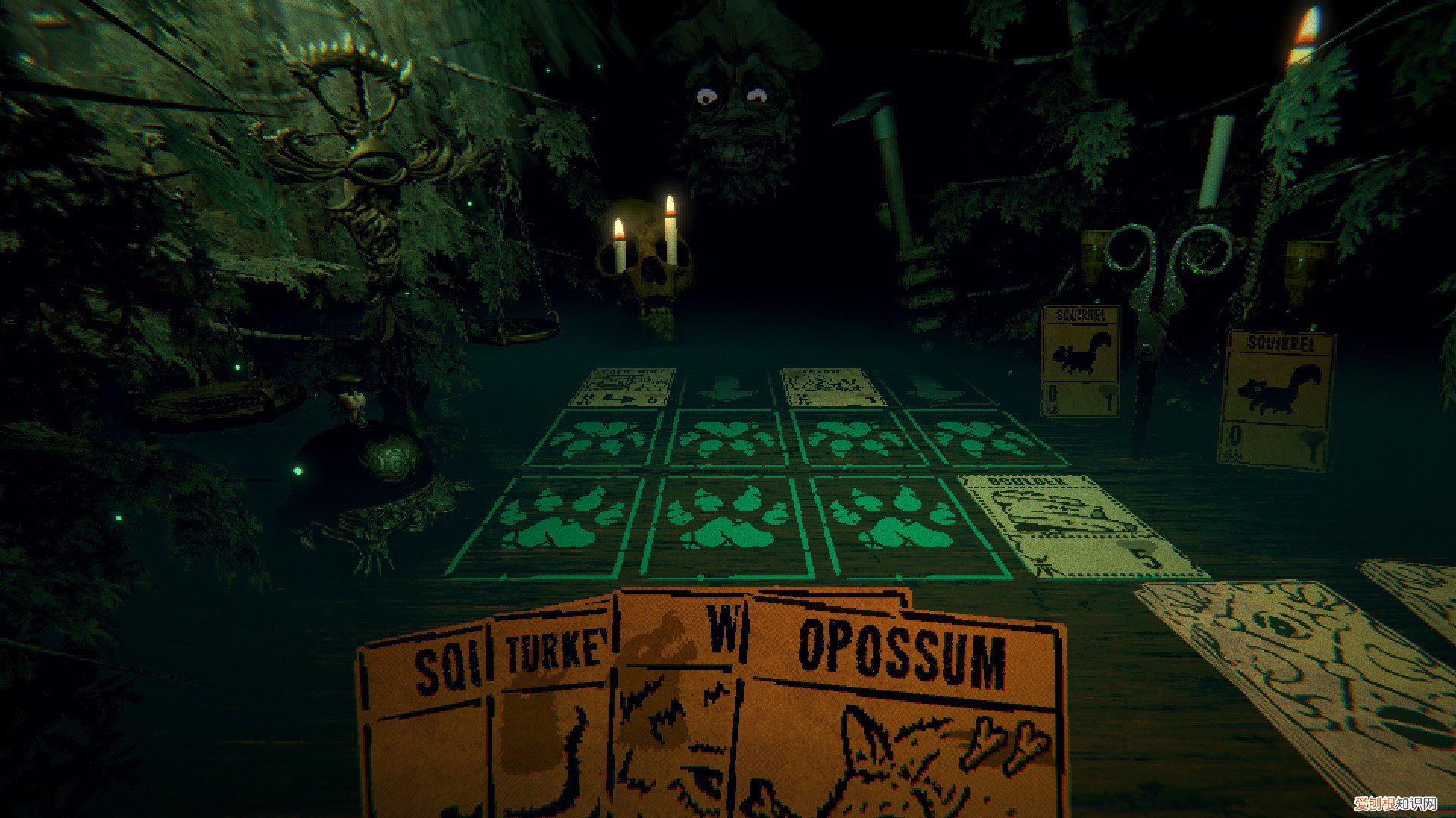The width and height of the screenshot is (1456, 818).
Task: Pick up the hammer tool
Action: (x=895, y=197)
